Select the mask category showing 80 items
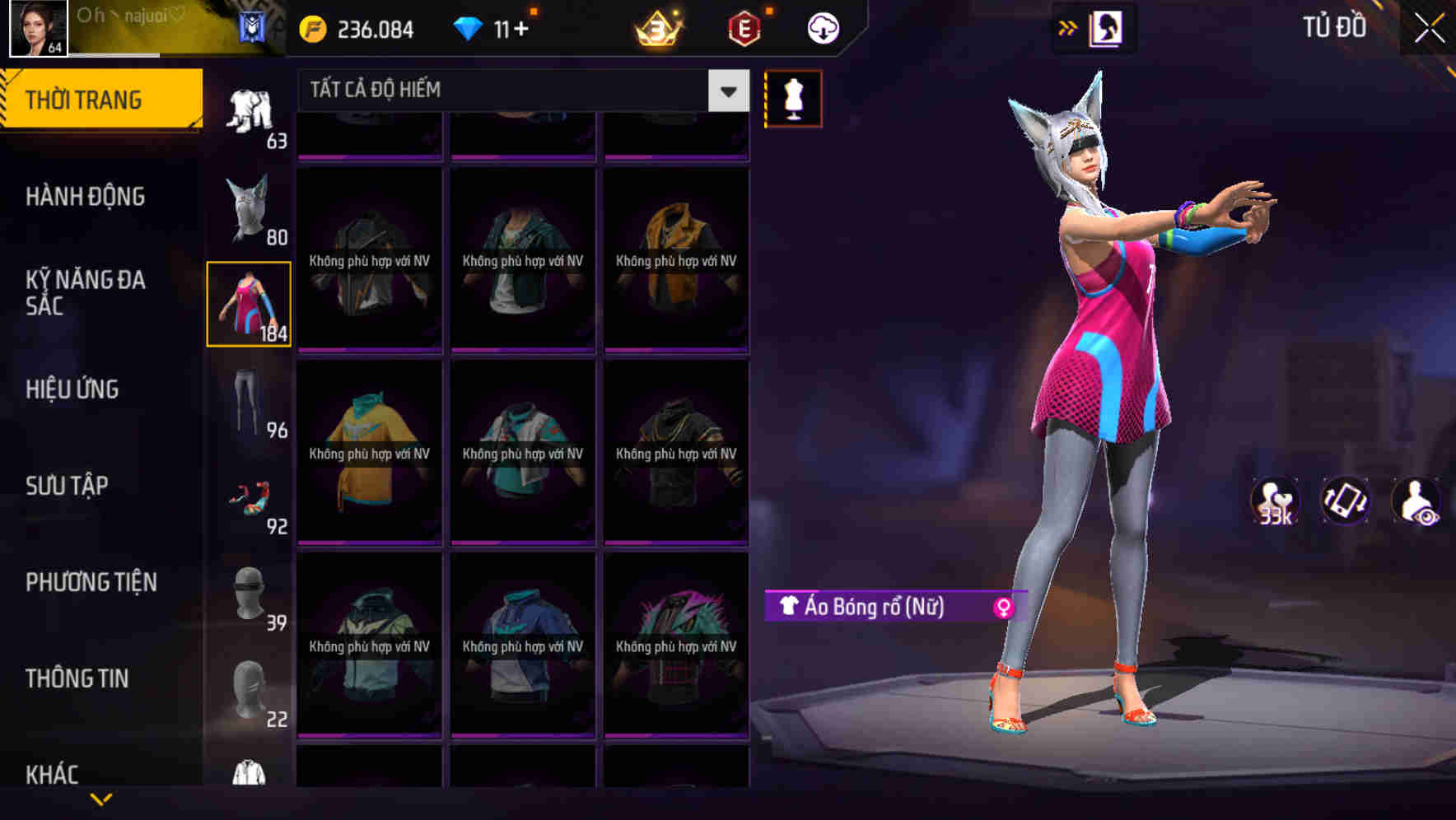Screen dimensions: 1456x820 coord(250,206)
